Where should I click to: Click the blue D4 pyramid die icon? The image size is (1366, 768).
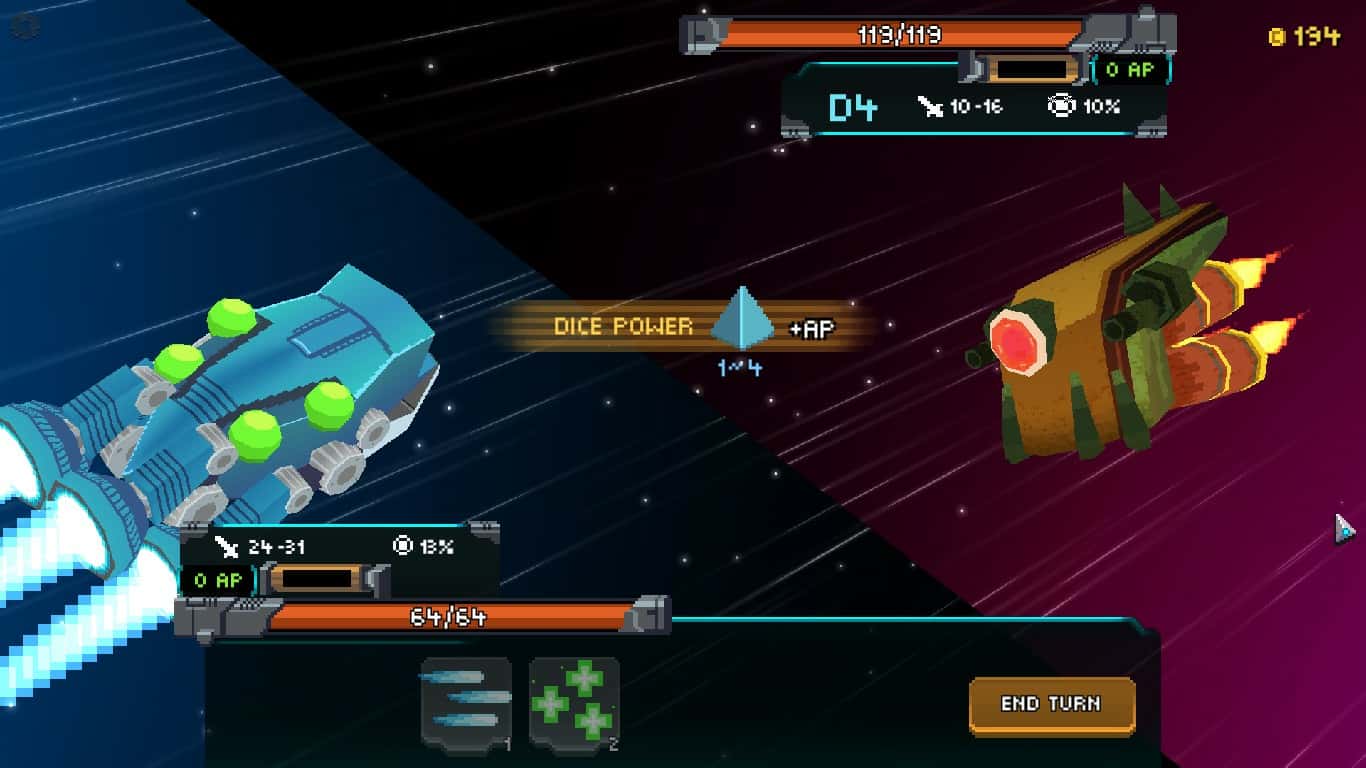(x=744, y=320)
